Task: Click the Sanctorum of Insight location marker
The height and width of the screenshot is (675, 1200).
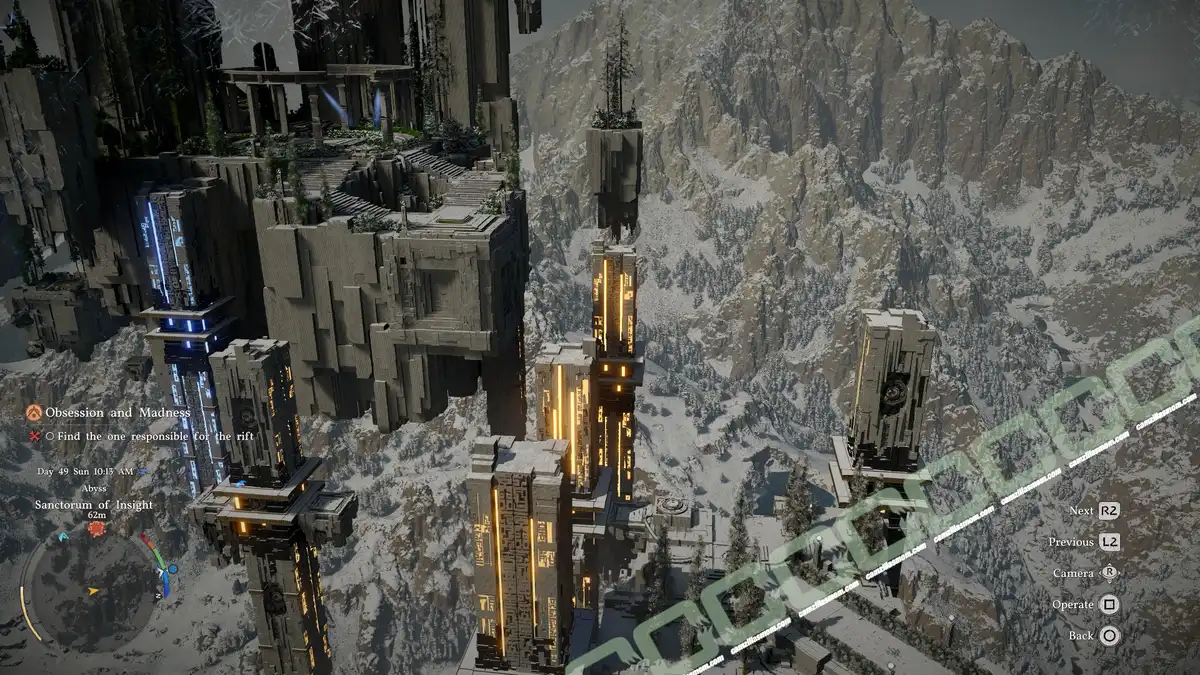Action: [x=96, y=527]
